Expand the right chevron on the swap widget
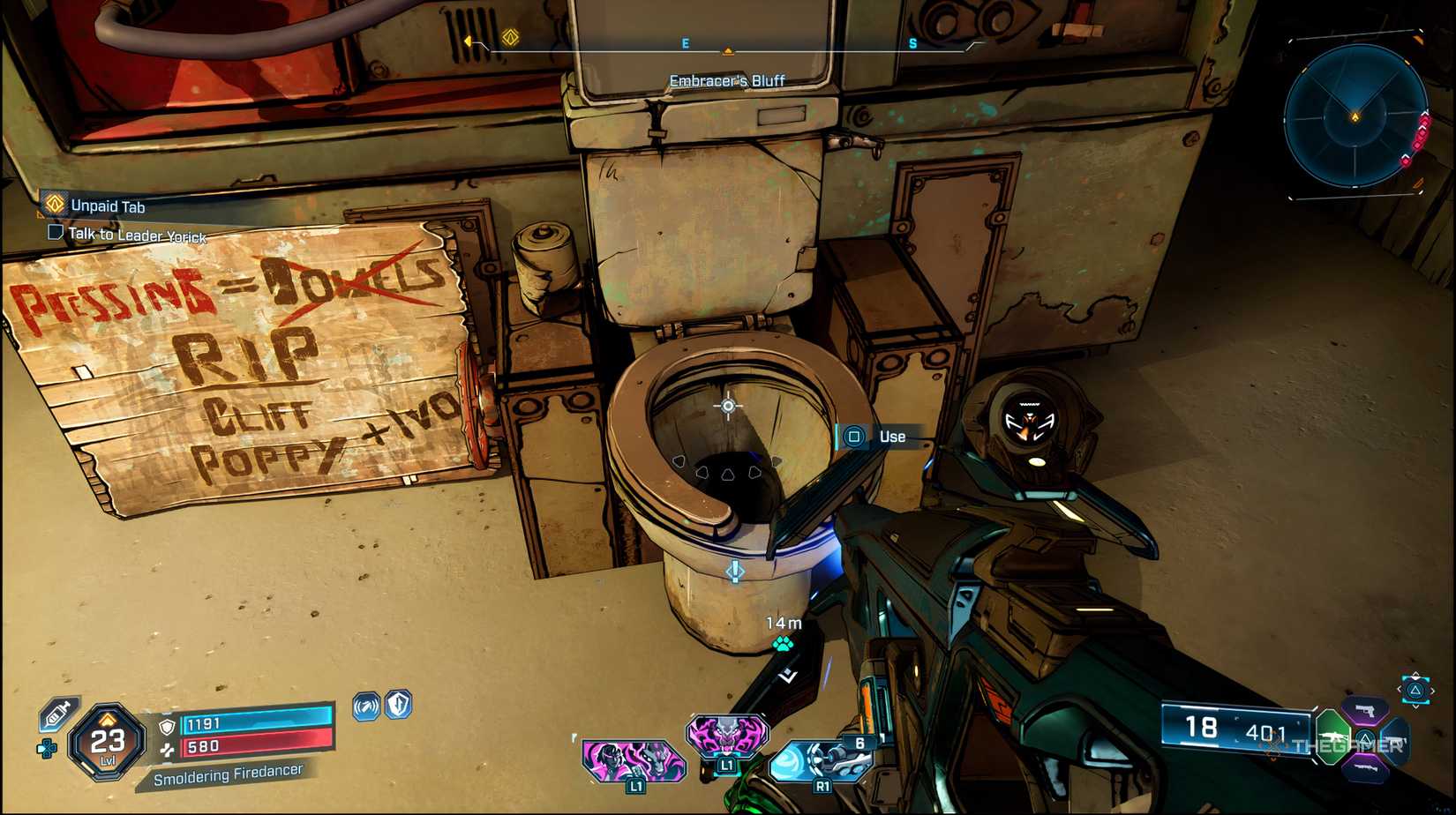The image size is (1456, 815). [1432, 690]
